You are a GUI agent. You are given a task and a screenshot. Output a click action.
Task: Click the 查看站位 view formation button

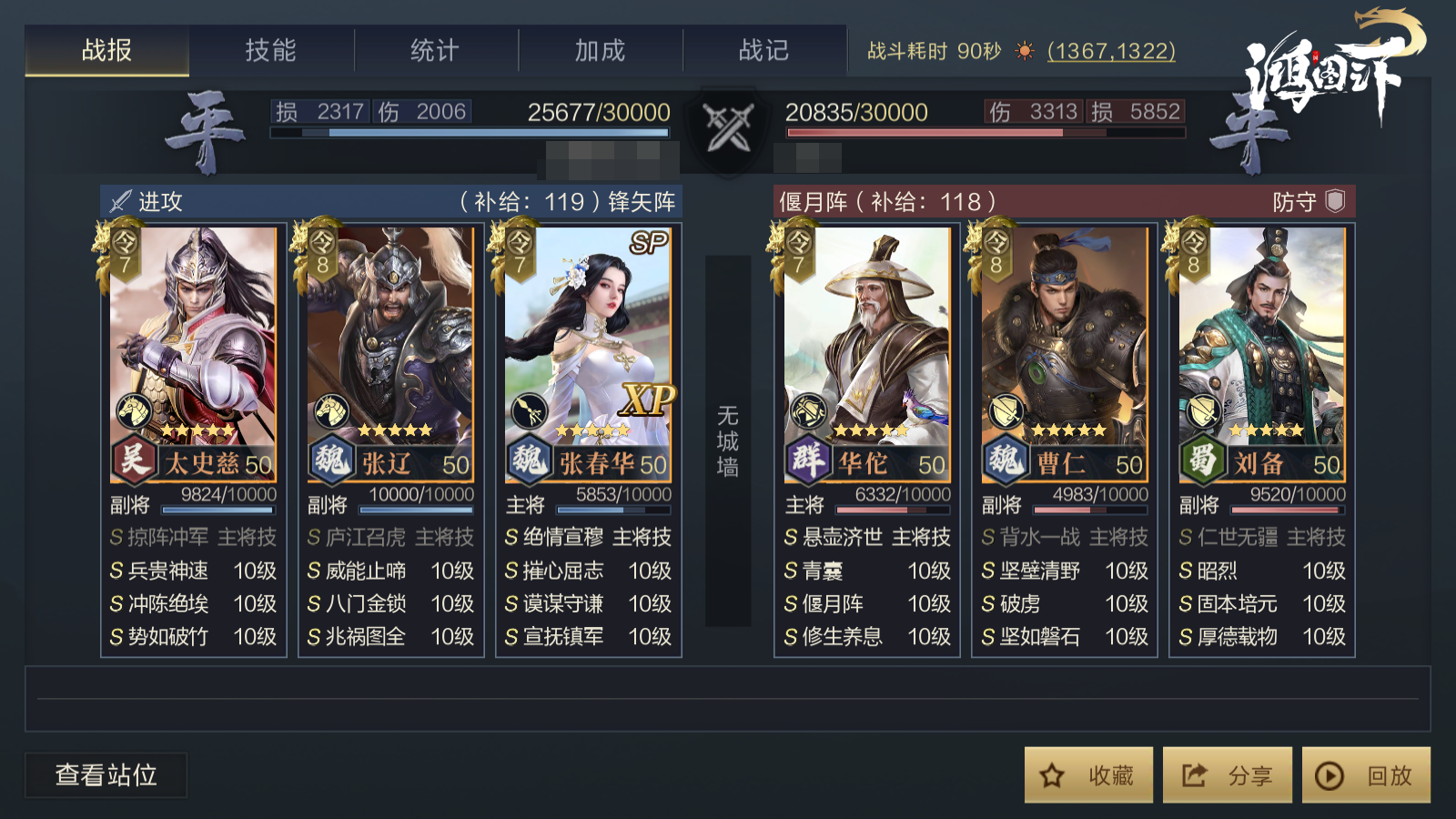(x=106, y=775)
